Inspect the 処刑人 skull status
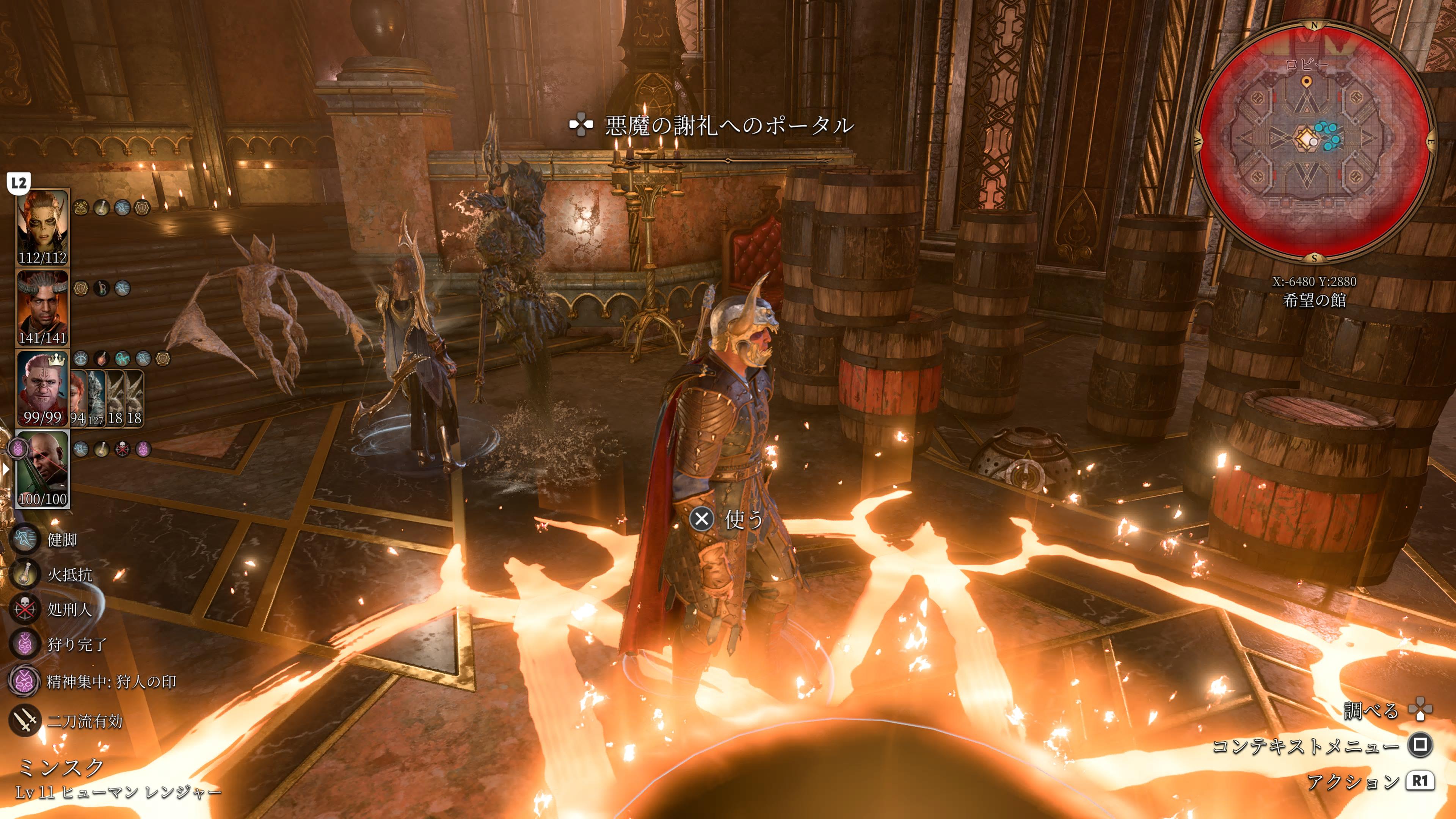1456x819 pixels. [x=25, y=609]
